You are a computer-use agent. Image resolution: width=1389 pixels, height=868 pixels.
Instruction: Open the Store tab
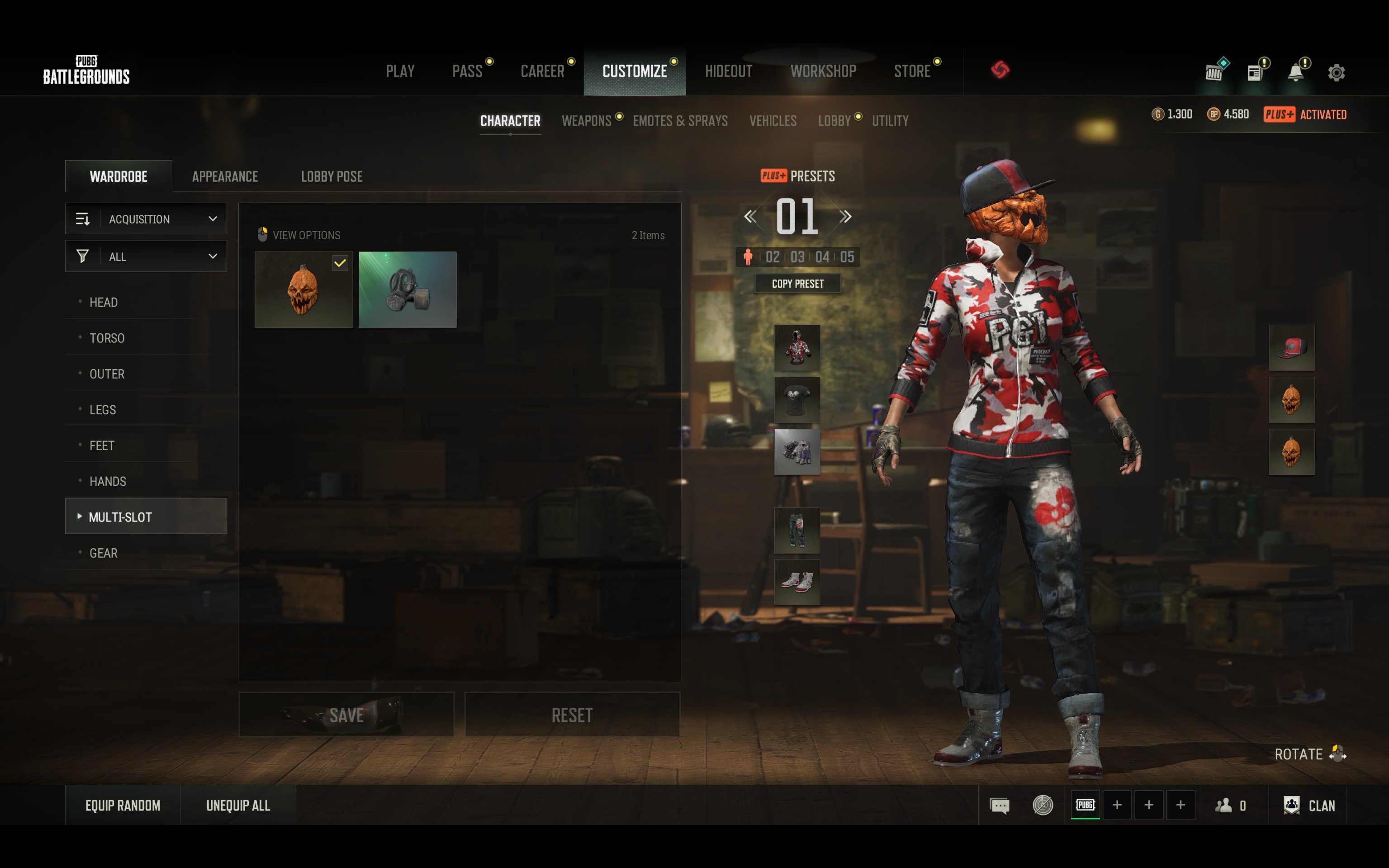click(x=911, y=71)
